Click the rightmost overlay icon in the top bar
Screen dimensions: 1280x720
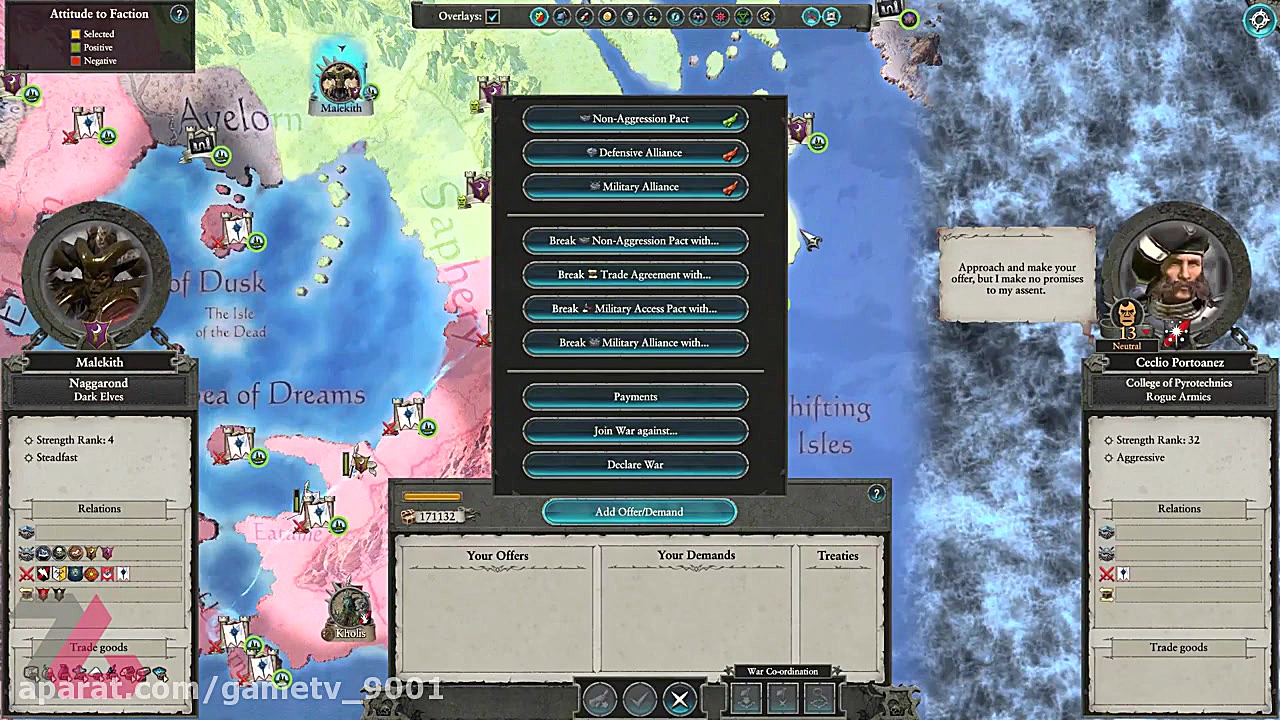[831, 16]
